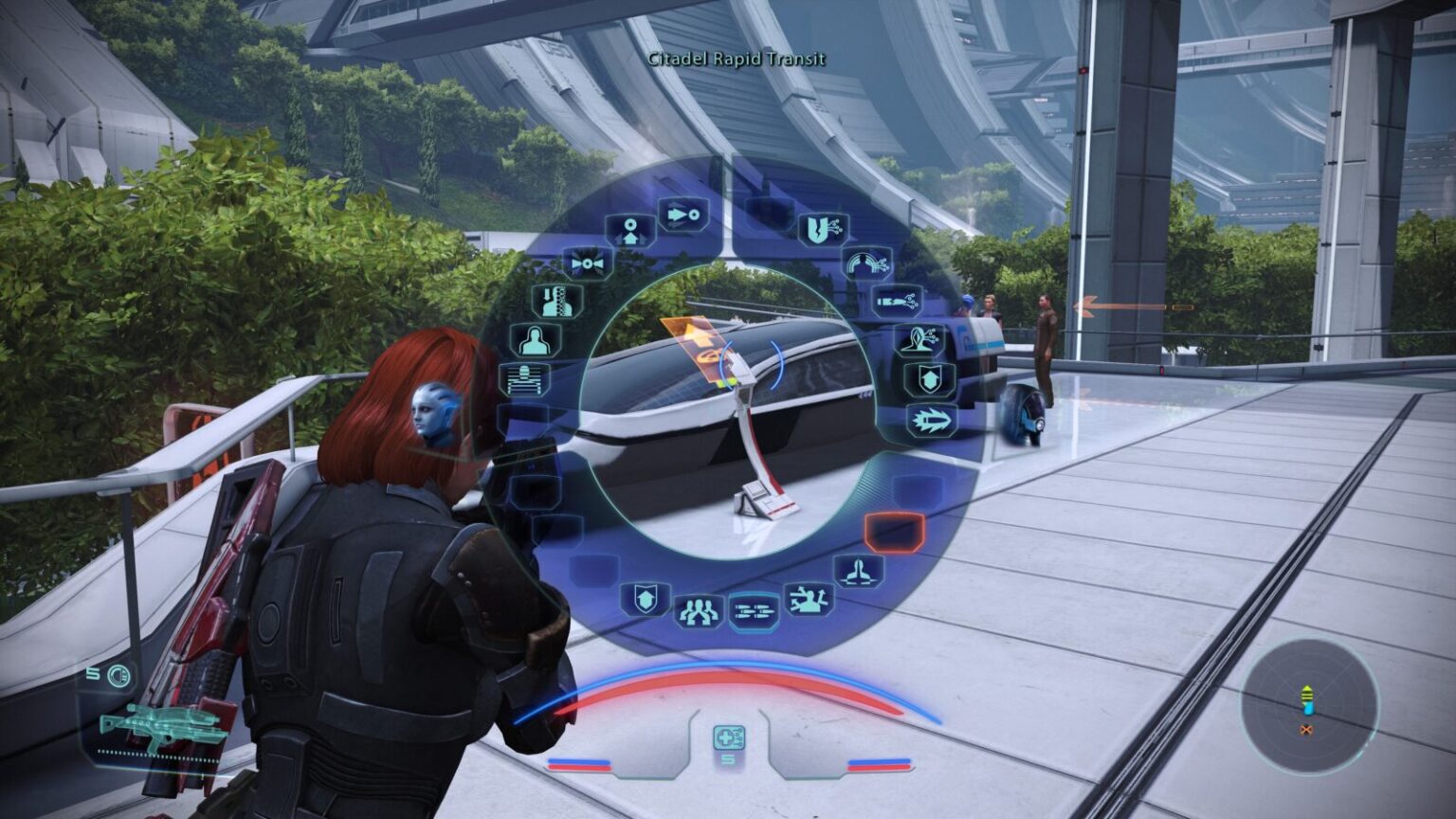The width and height of the screenshot is (1456, 819).
Task: Select the AI Hacking circuitry power icon
Action: [x=868, y=263]
